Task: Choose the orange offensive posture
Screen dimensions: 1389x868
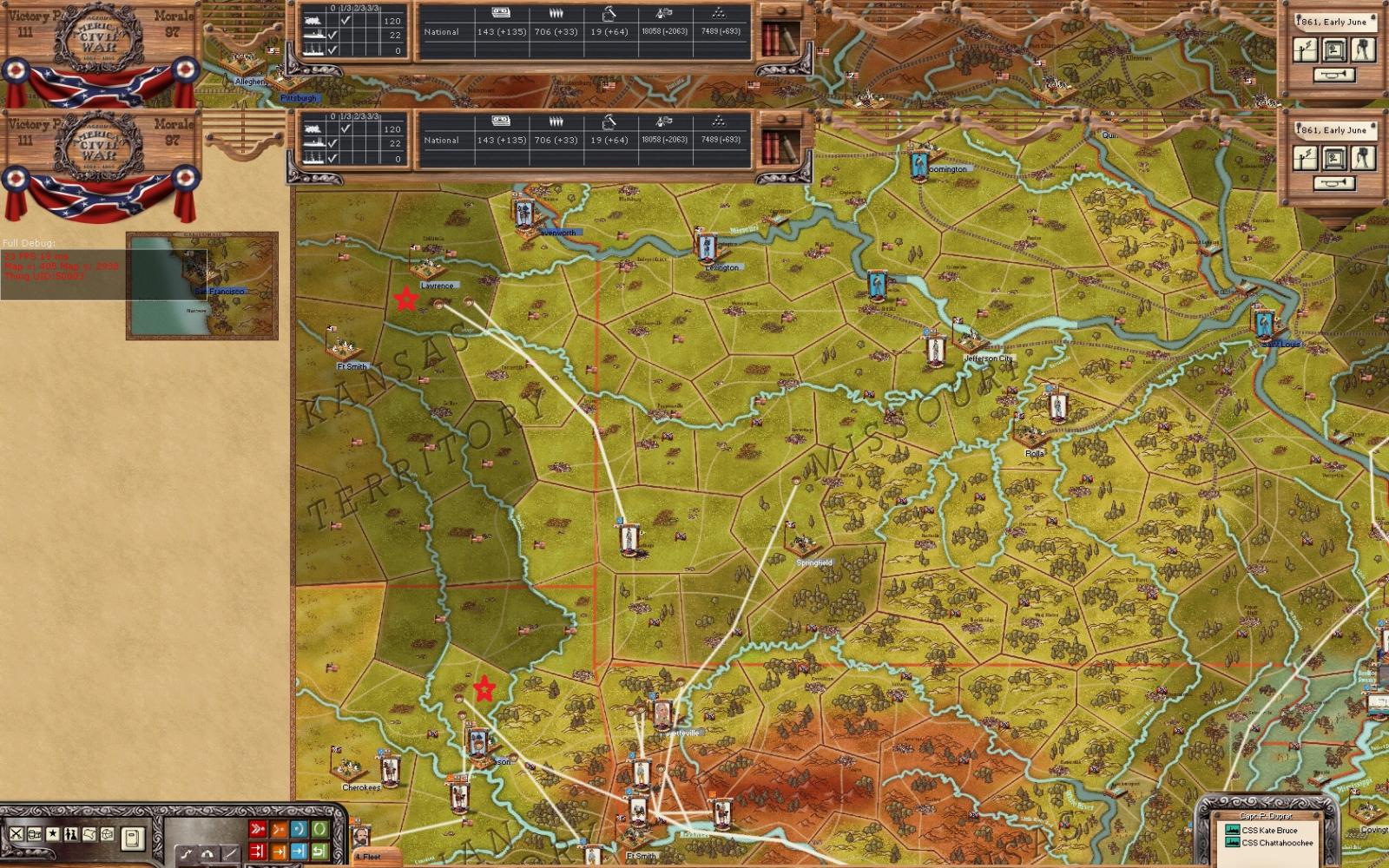Action: pos(279,830)
